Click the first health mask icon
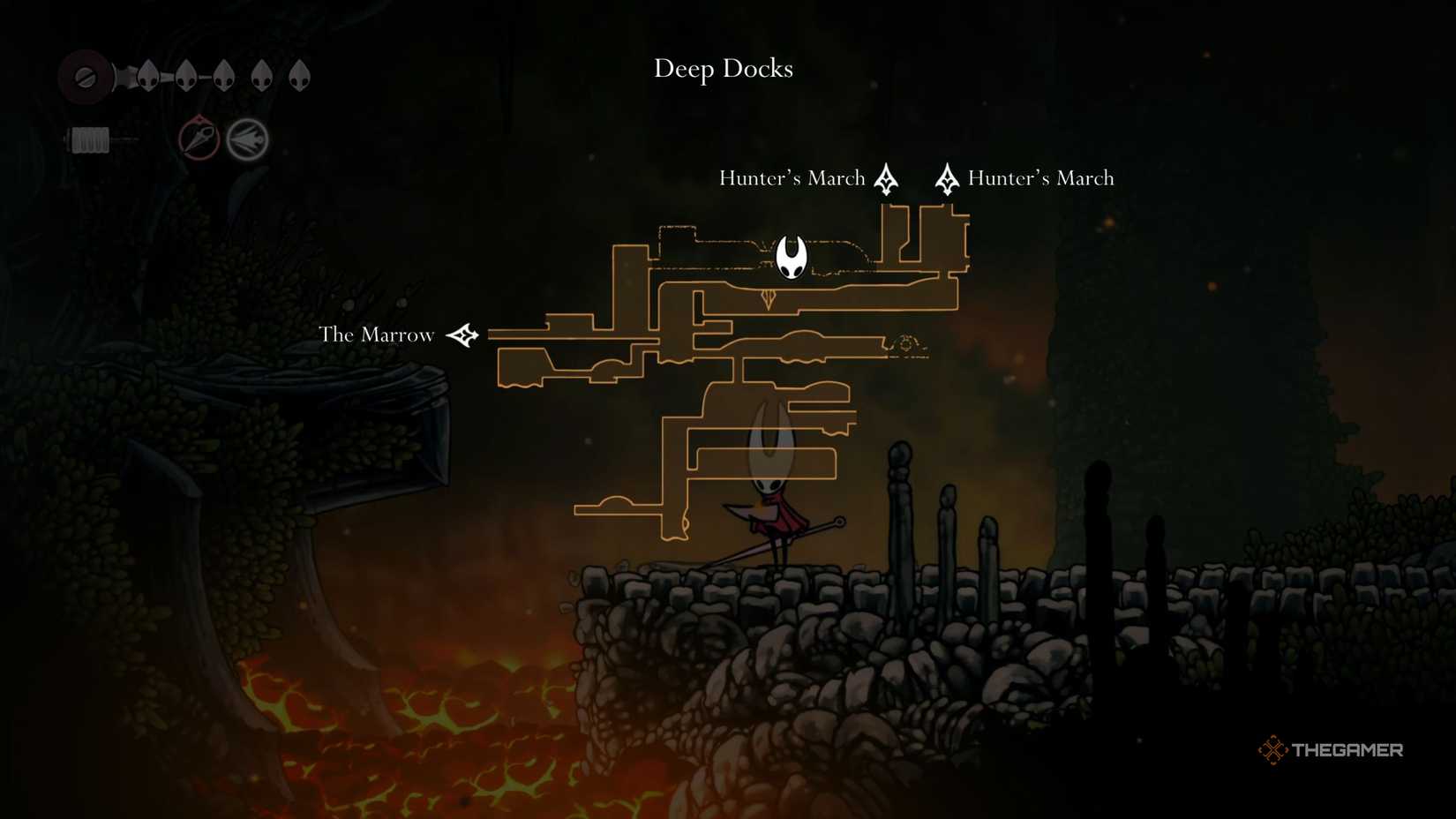Screen dimensions: 1456x819 [x=149, y=76]
